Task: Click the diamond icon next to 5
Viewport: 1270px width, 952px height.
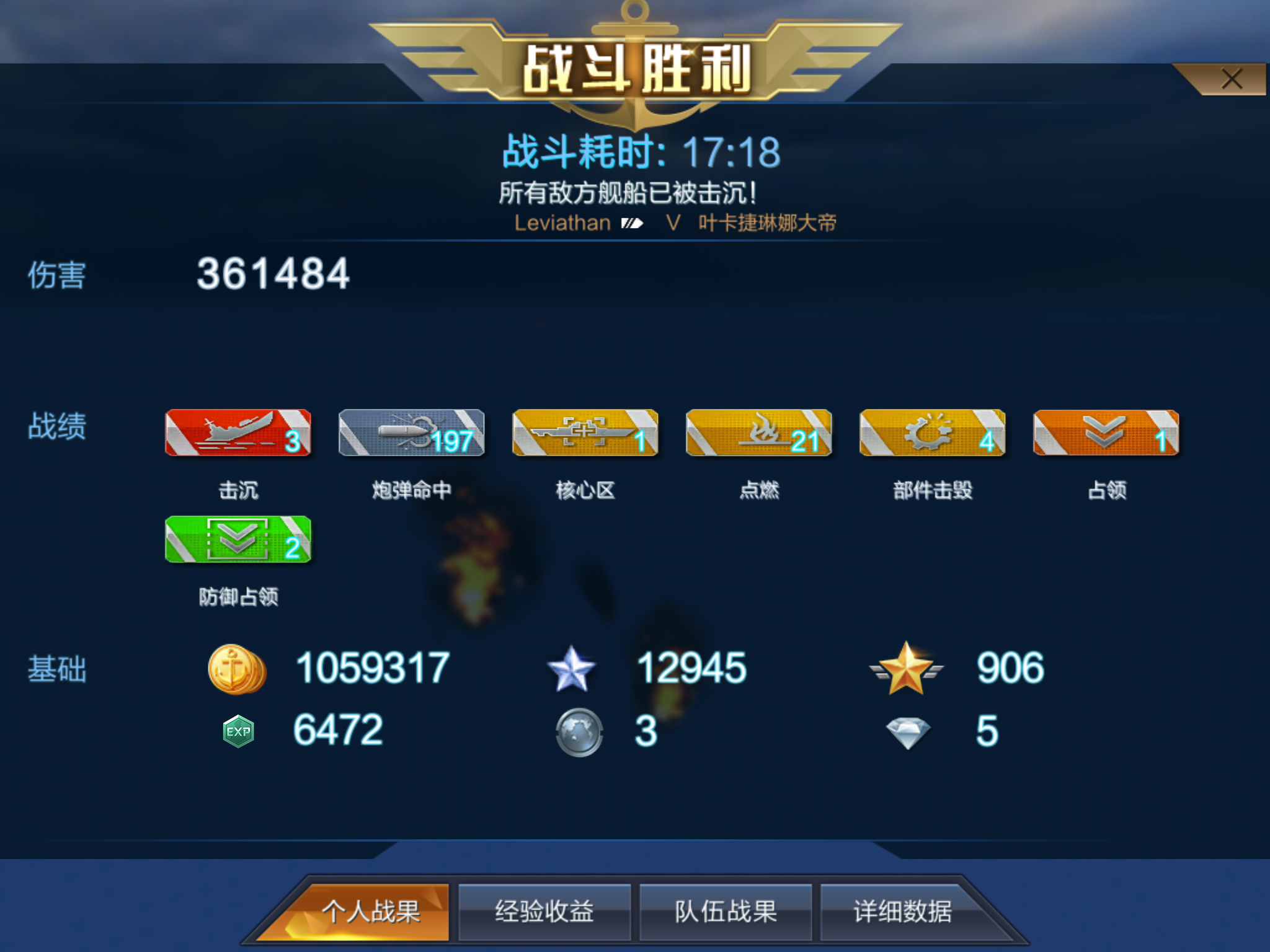Action: (x=909, y=731)
